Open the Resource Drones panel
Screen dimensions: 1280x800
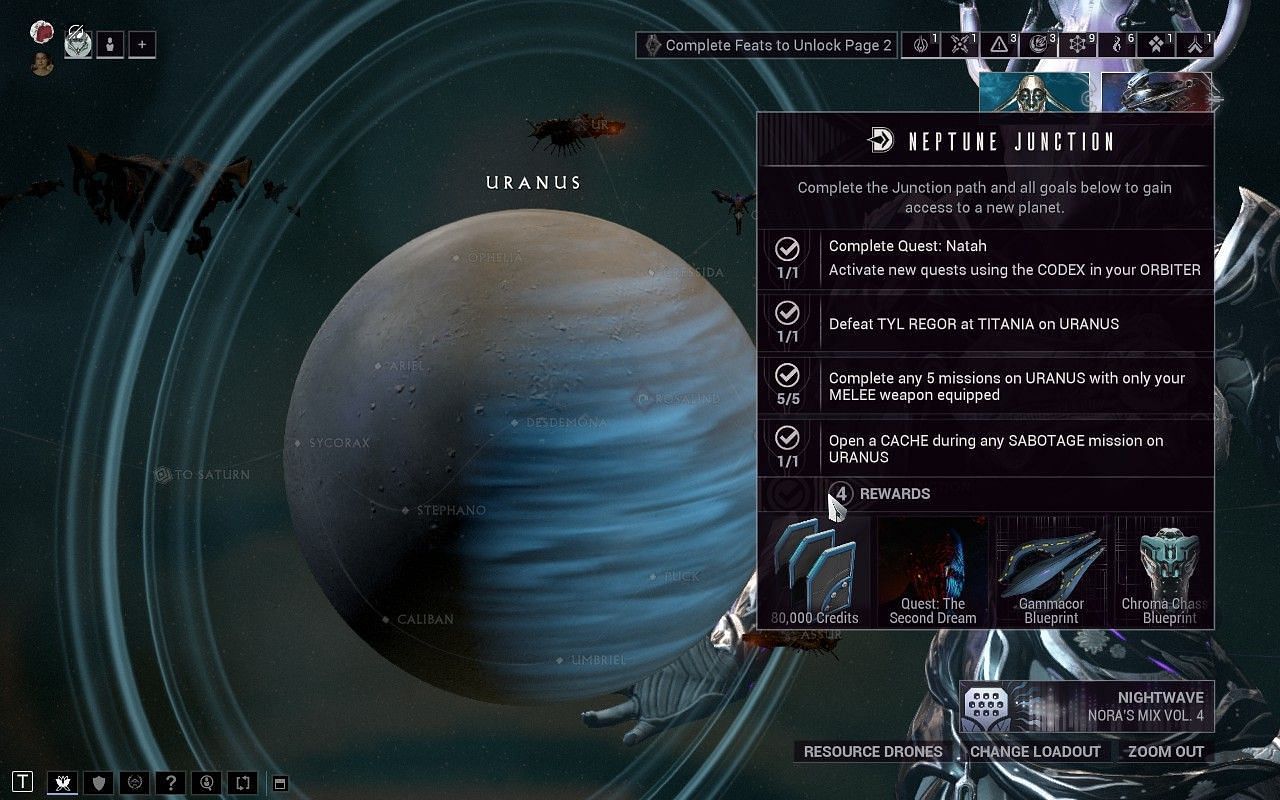click(873, 751)
